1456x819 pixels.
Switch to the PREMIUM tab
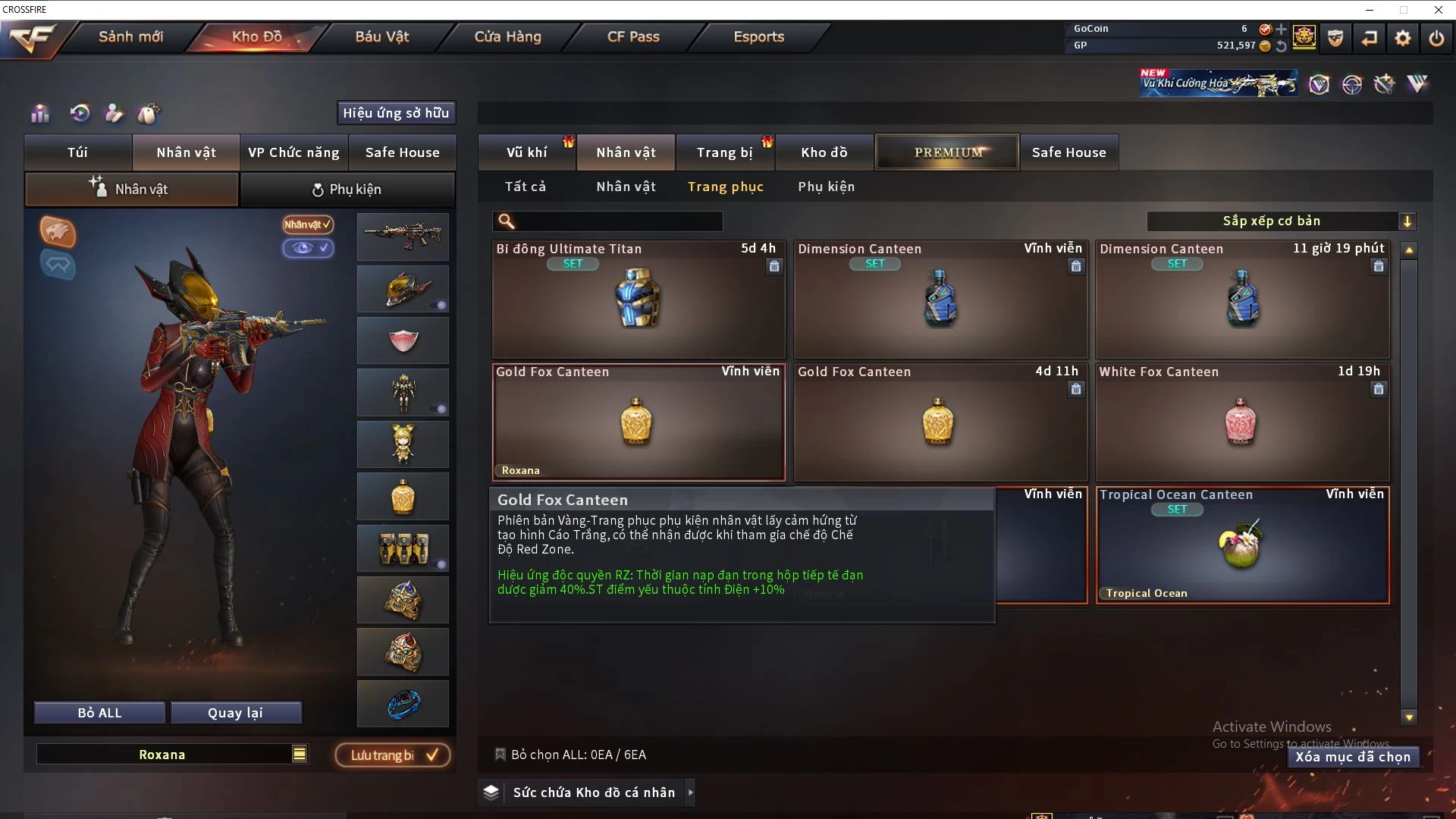pos(947,152)
